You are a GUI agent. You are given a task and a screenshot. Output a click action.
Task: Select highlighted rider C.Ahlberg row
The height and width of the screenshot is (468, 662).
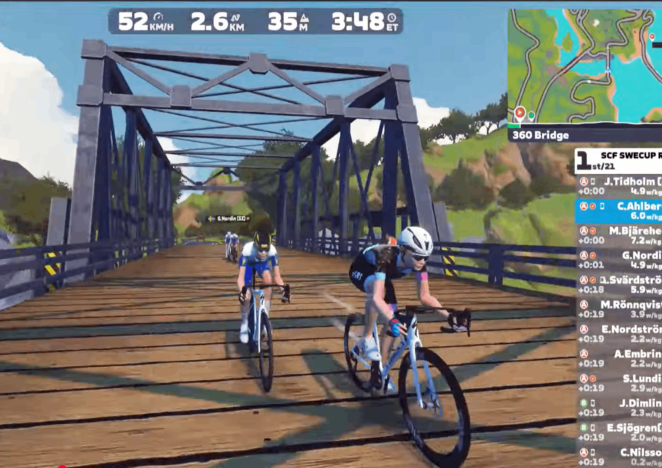[618, 209]
